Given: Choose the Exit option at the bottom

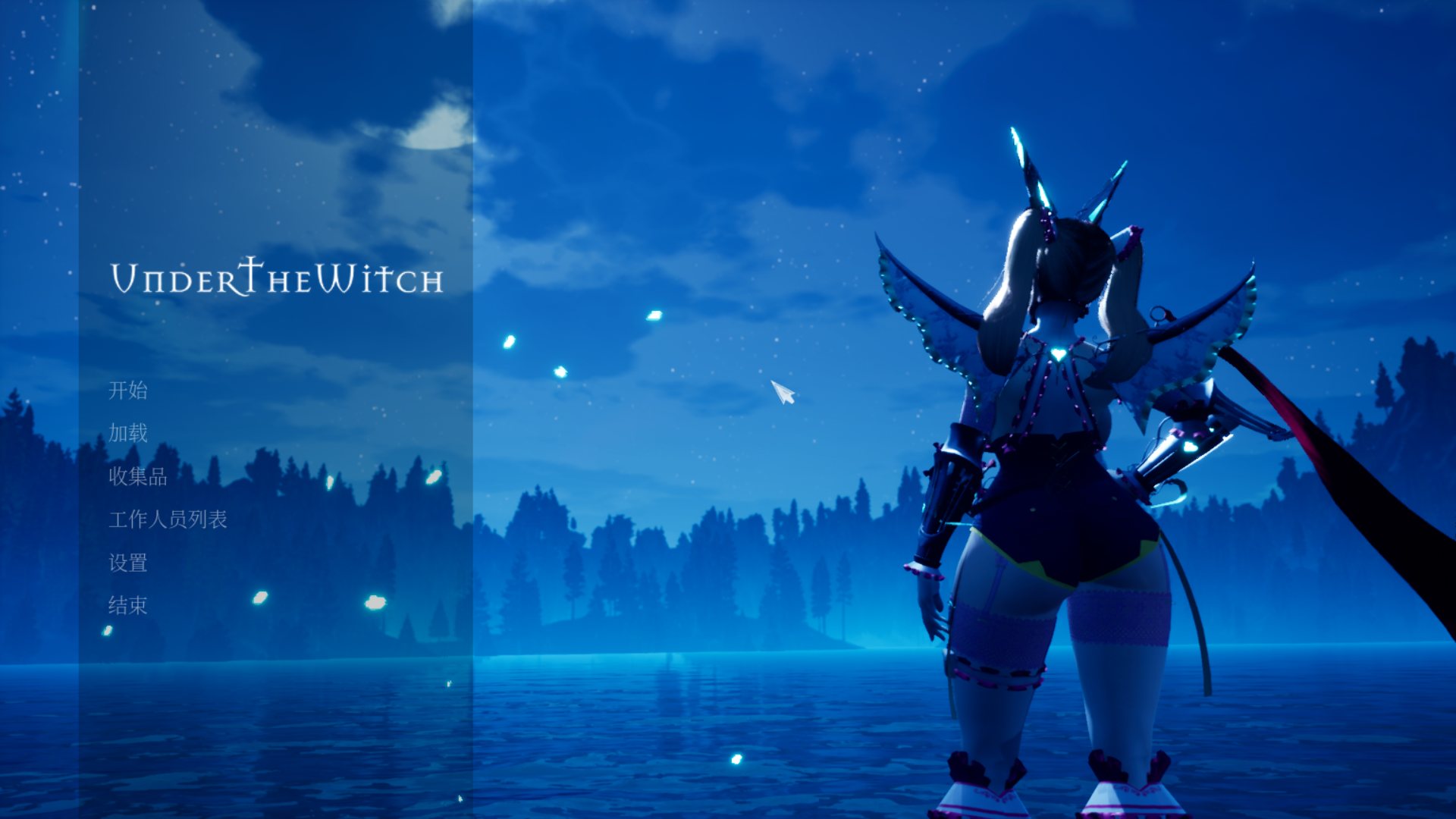Looking at the screenshot, I should pyautogui.click(x=129, y=607).
